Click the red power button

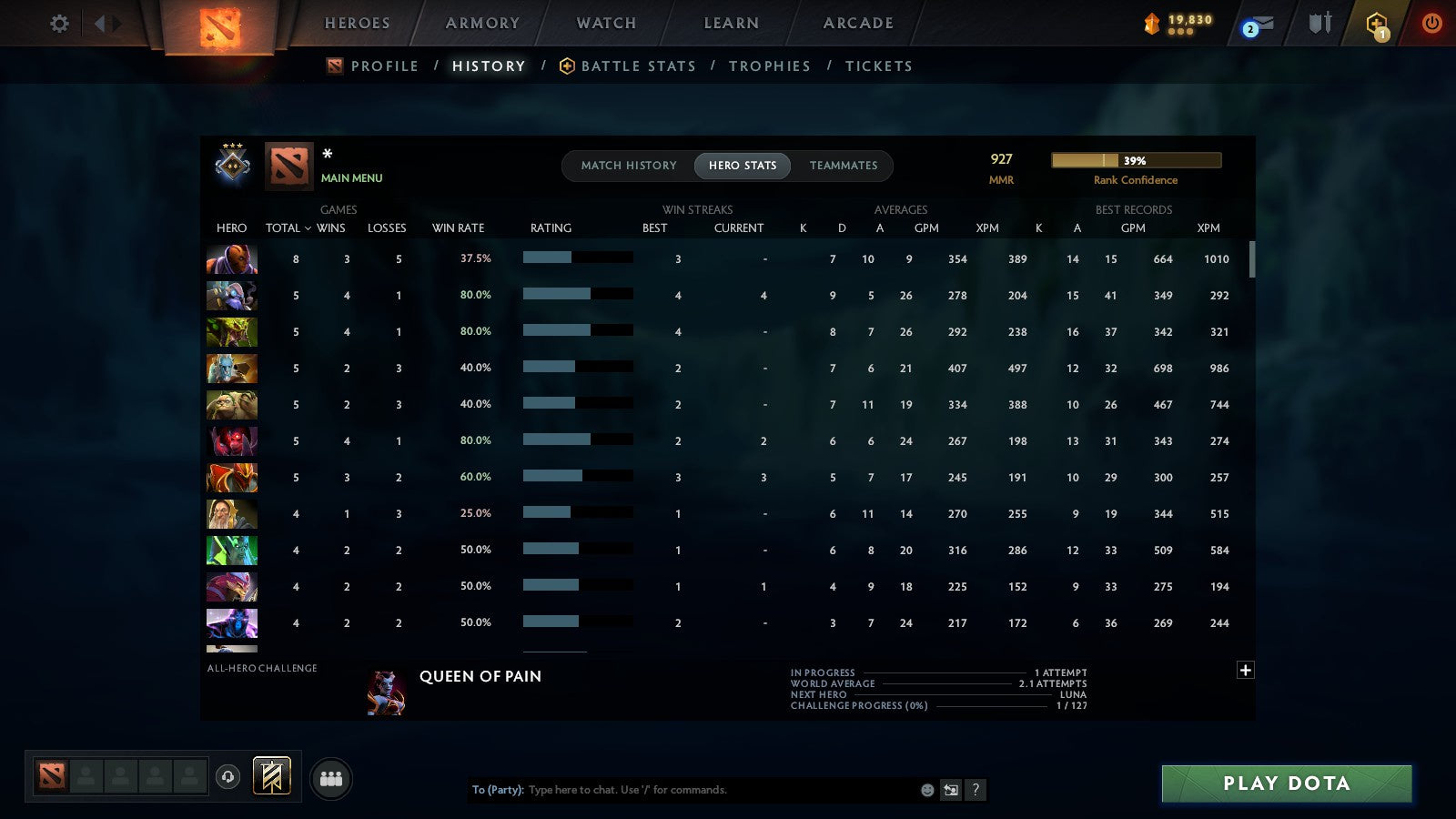tap(1431, 25)
